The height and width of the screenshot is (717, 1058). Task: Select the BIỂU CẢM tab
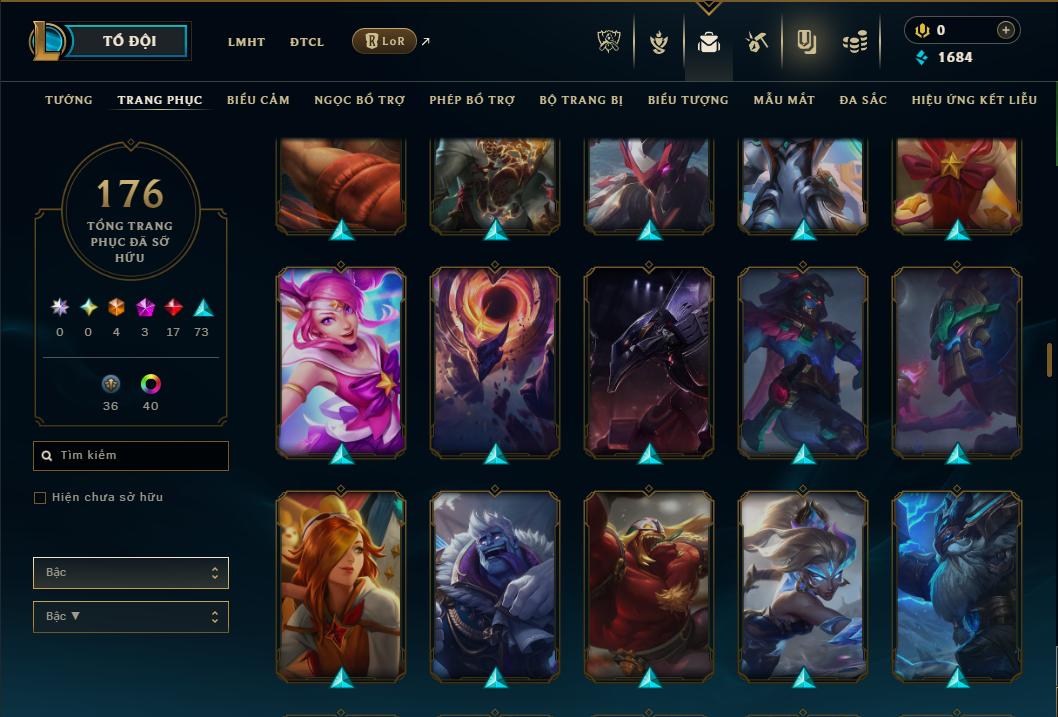coord(258,100)
